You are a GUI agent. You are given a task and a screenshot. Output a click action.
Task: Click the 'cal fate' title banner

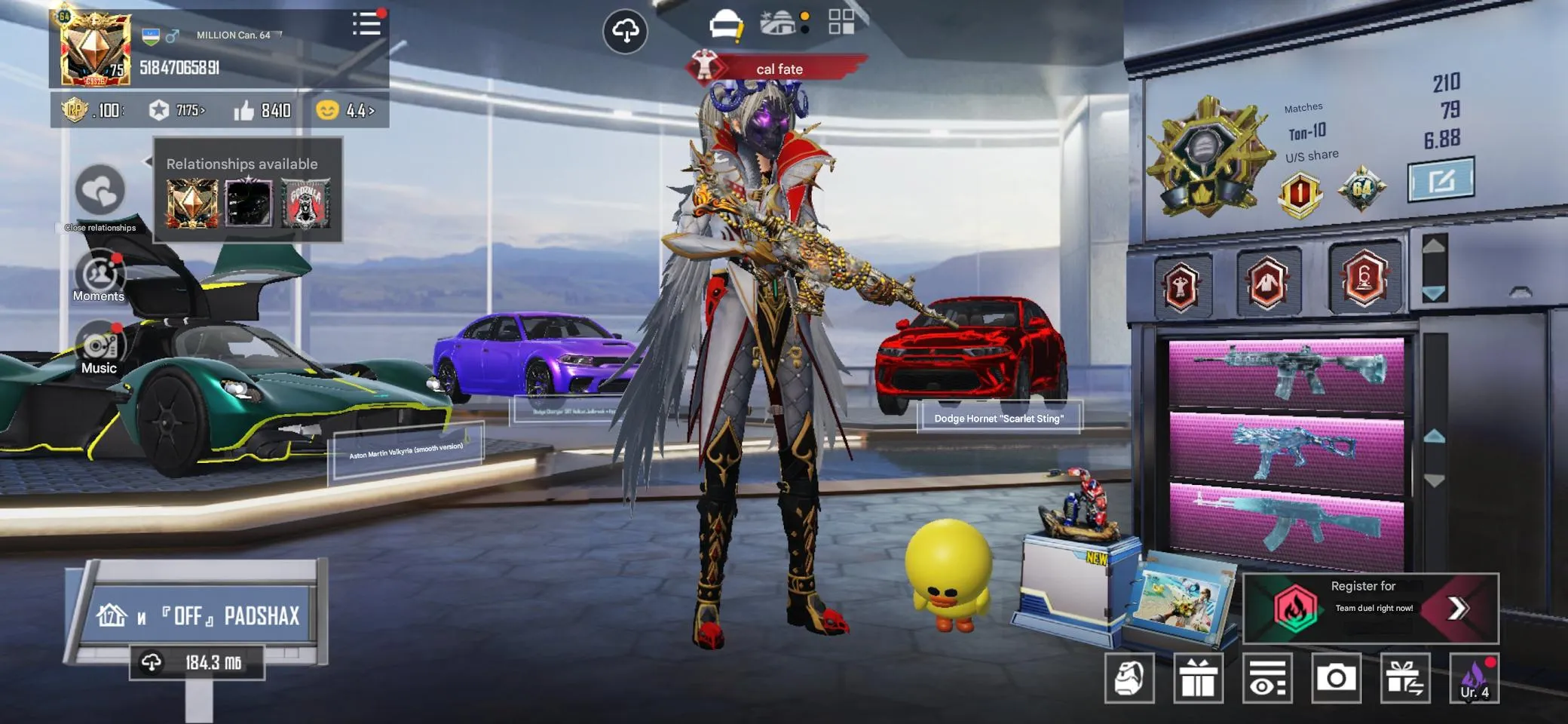pos(779,69)
